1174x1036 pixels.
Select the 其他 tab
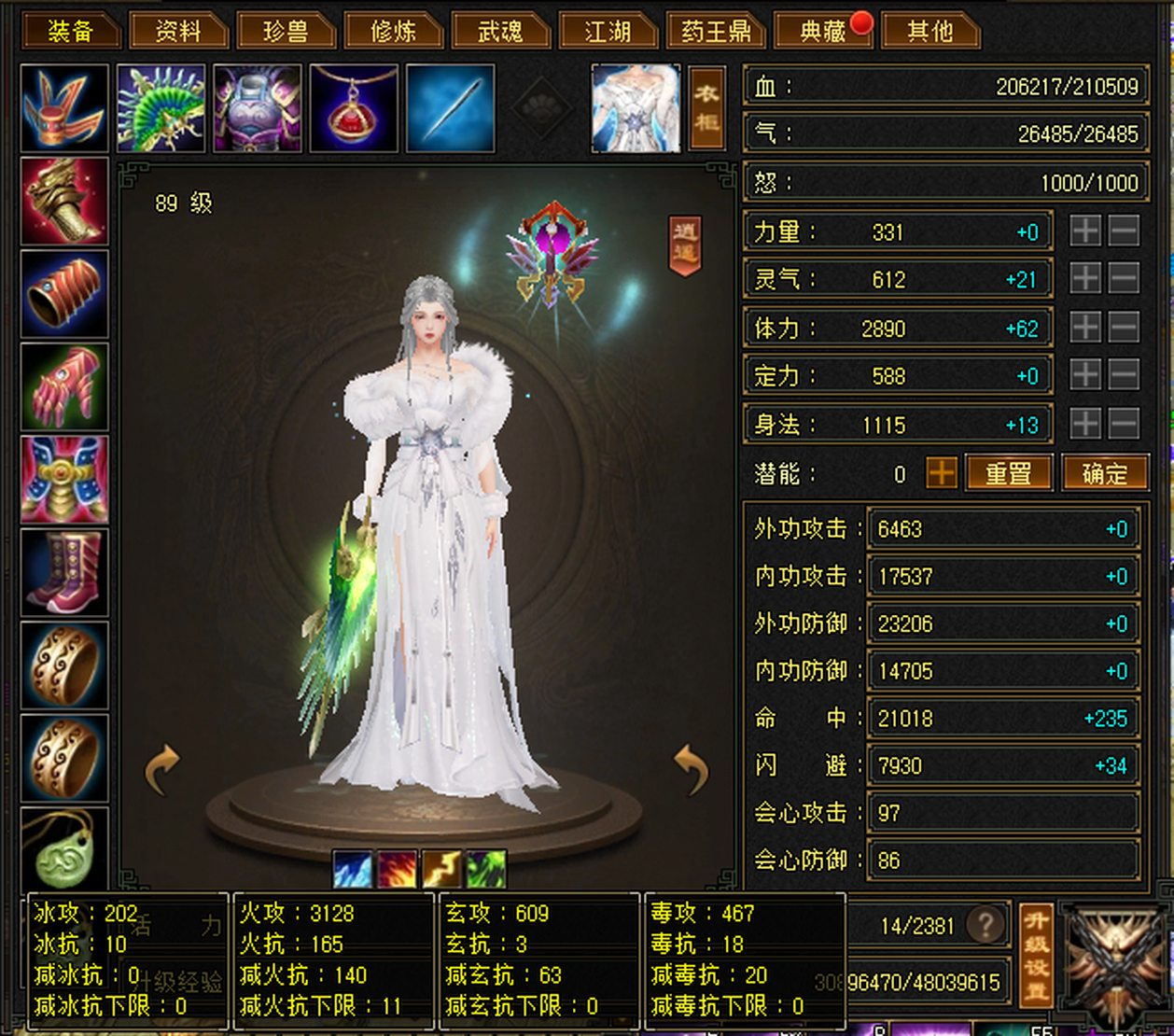(930, 32)
